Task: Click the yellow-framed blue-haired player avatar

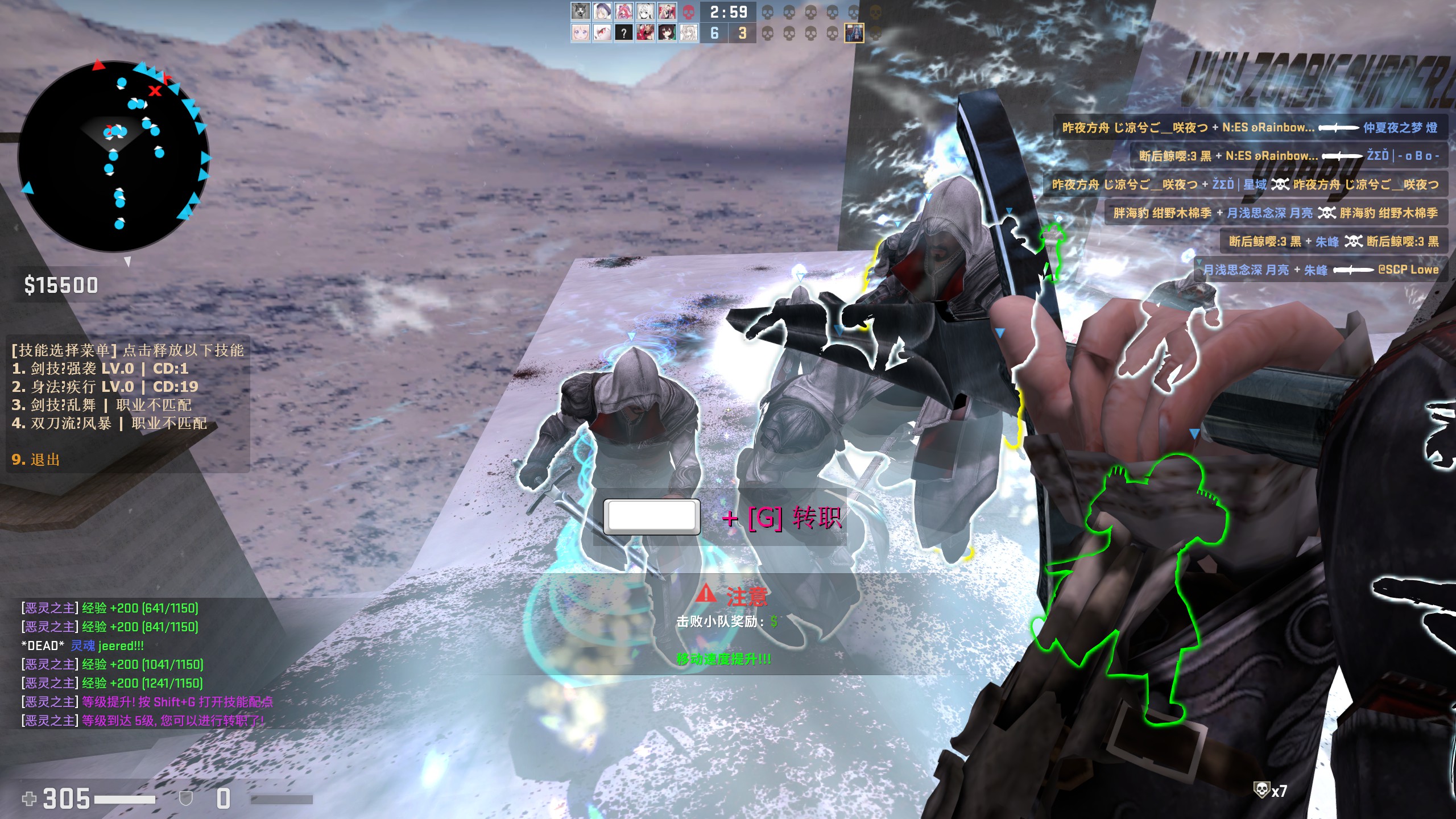Action: pyautogui.click(x=854, y=33)
